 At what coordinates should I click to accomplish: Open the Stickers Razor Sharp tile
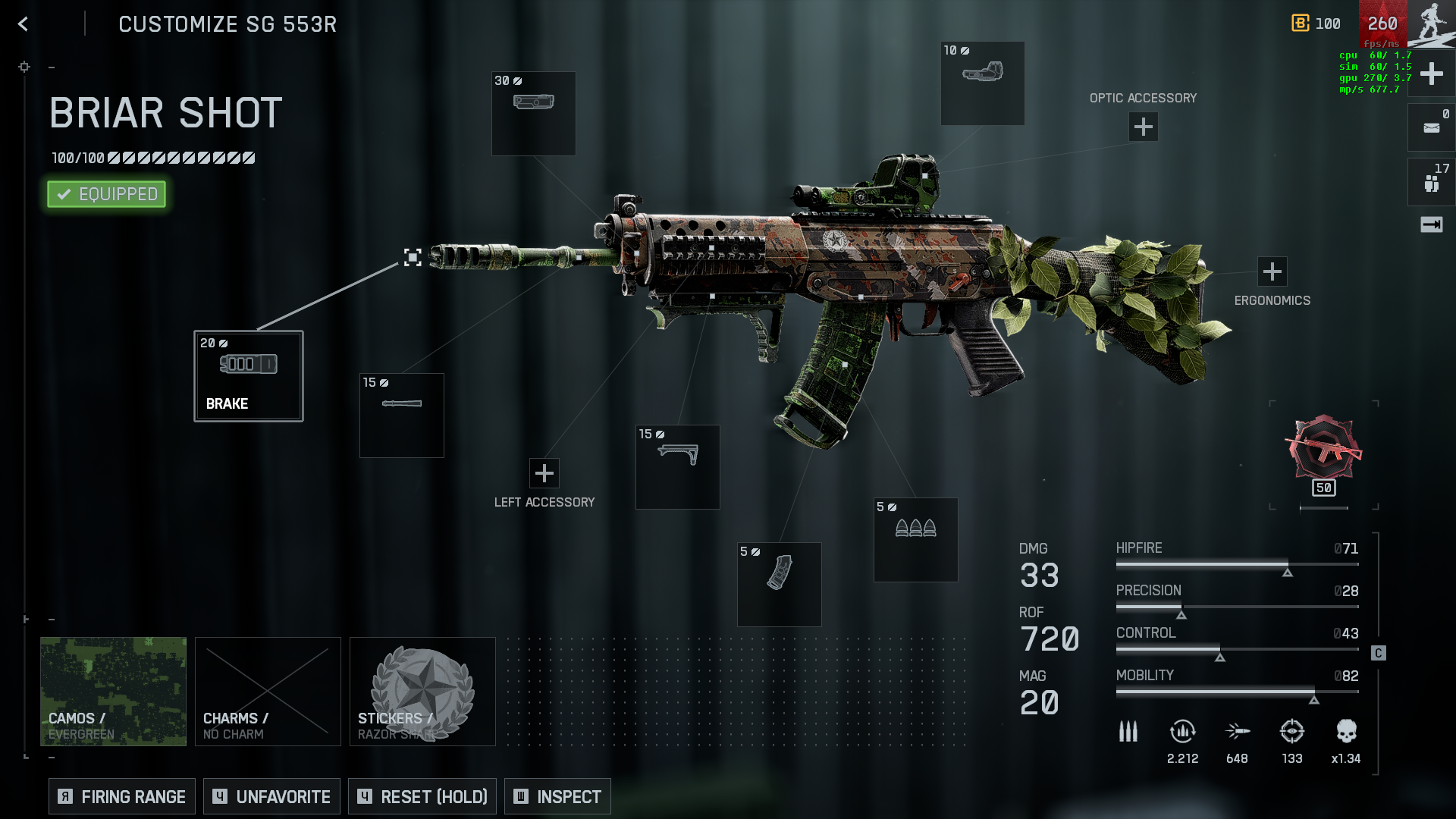422,691
